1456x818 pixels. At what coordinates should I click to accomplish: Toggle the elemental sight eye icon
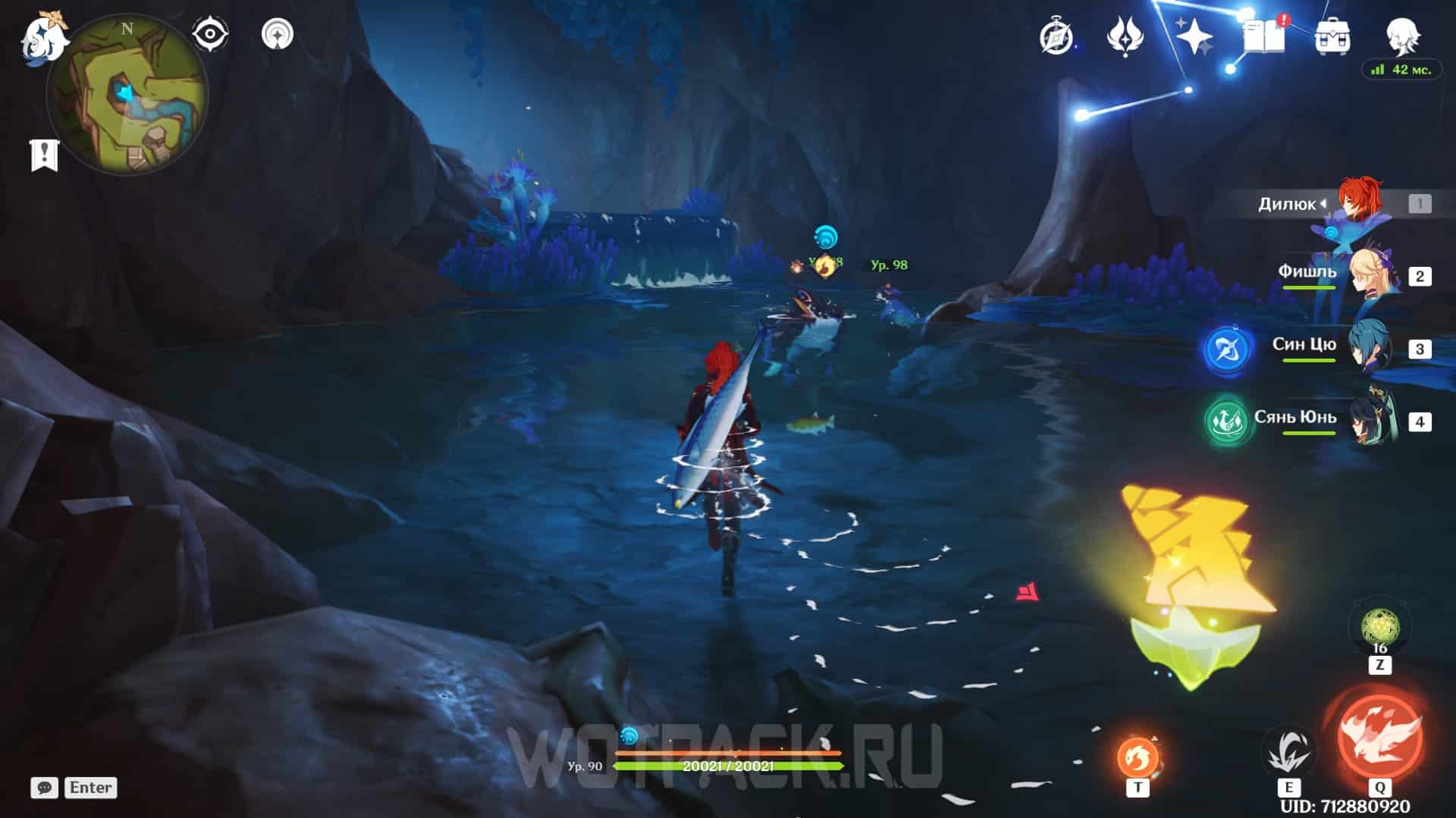209,35
